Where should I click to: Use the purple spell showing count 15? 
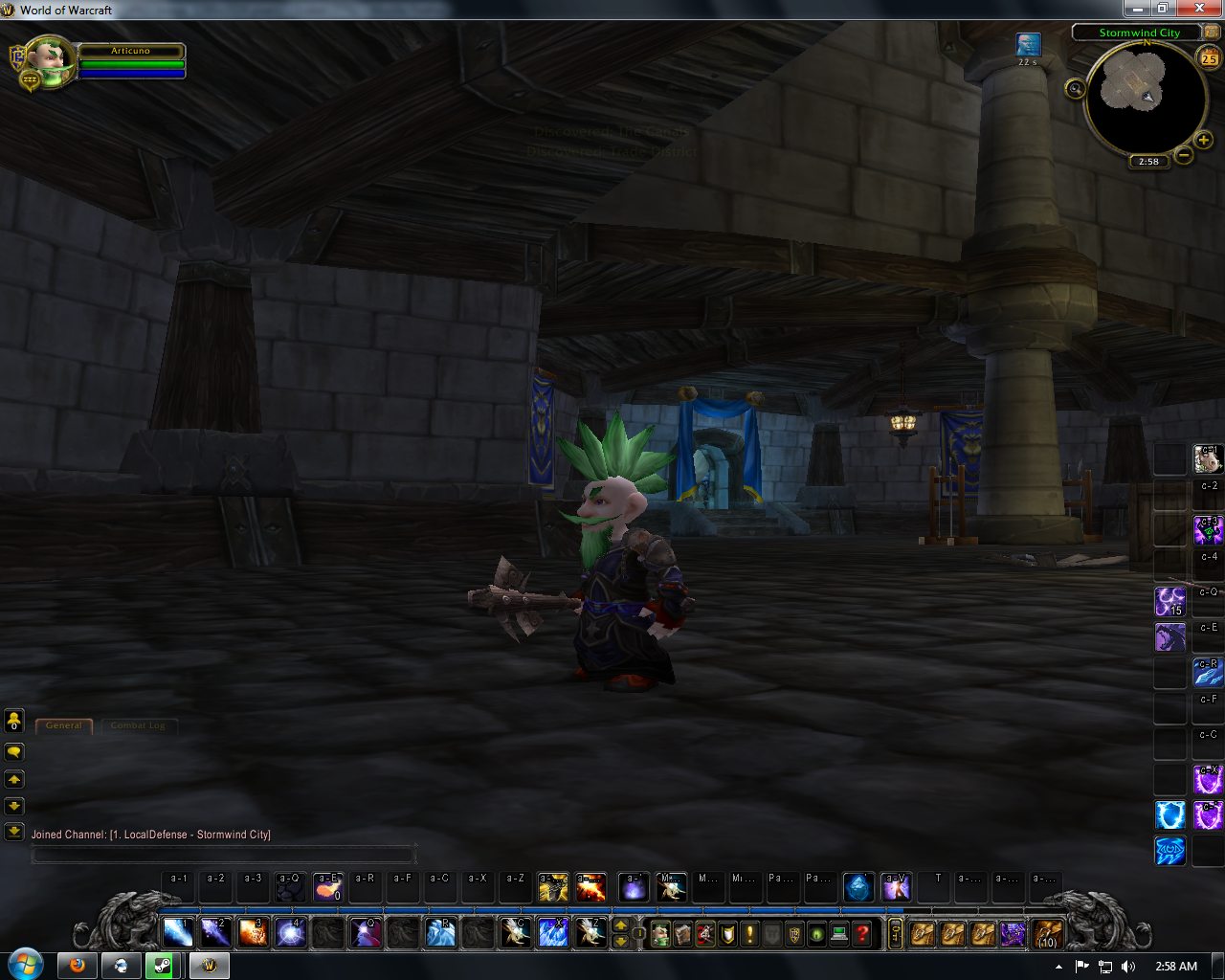1169,601
